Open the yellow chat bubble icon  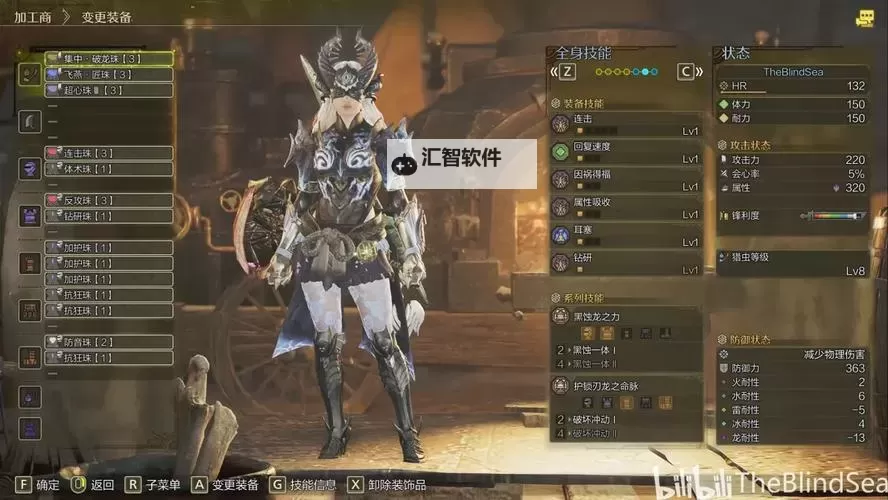(x=865, y=18)
